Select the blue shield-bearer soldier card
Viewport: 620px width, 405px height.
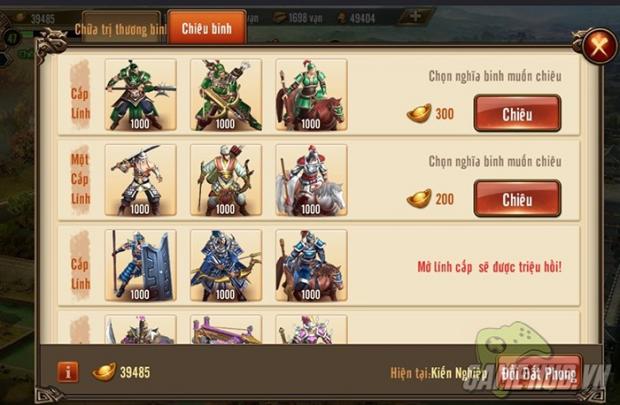(x=140, y=265)
